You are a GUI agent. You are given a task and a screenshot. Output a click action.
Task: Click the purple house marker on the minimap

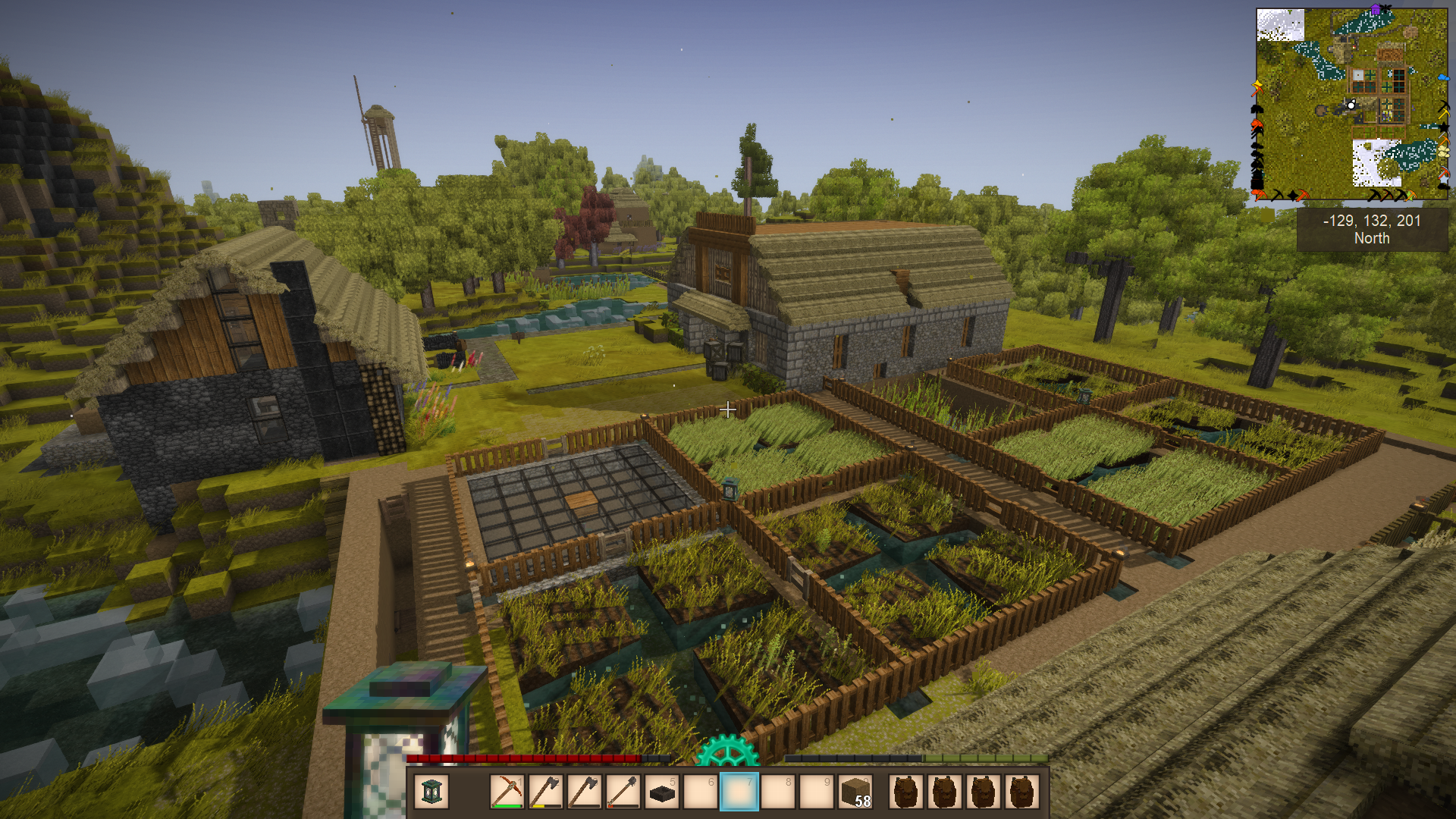[x=1376, y=10]
